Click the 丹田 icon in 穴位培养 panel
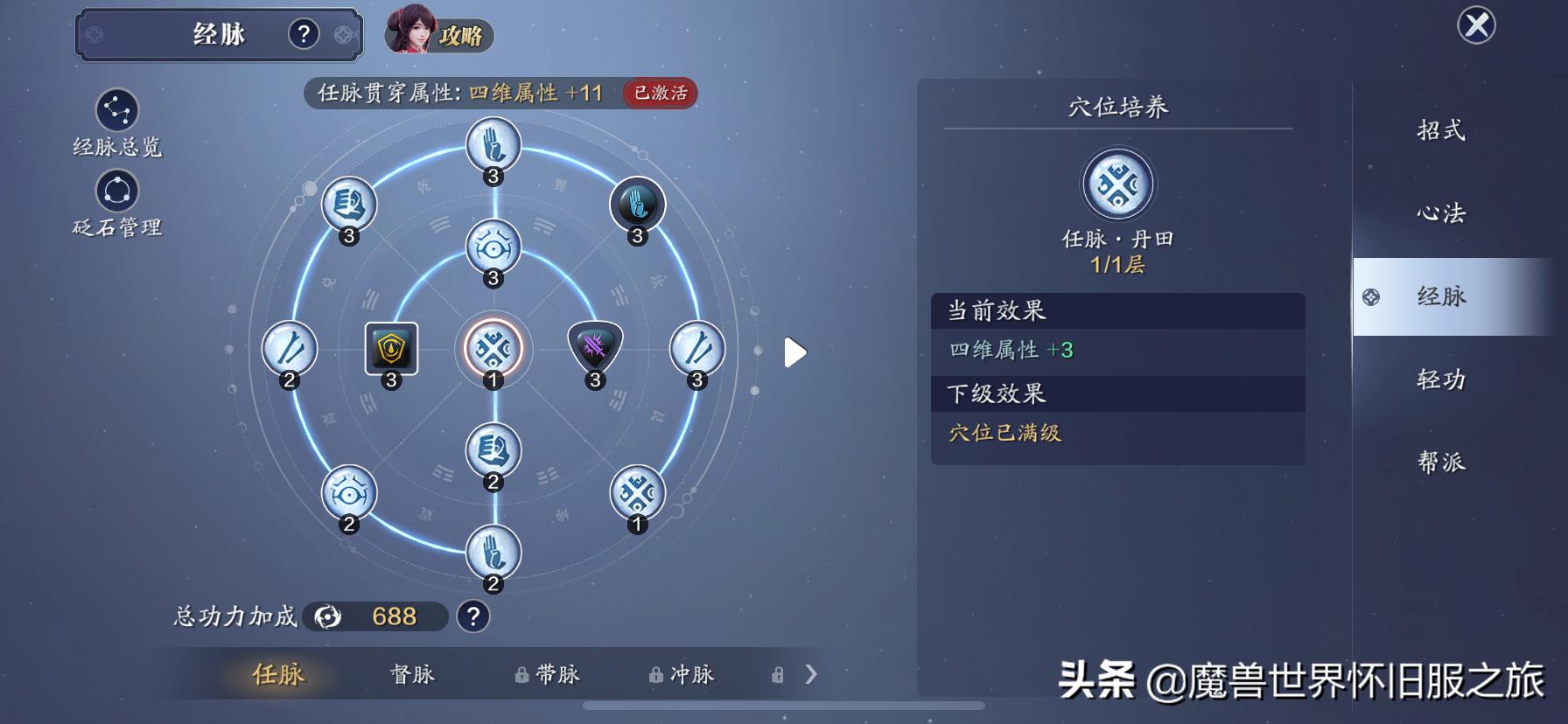Screen dimensions: 1568x724 [x=1116, y=184]
